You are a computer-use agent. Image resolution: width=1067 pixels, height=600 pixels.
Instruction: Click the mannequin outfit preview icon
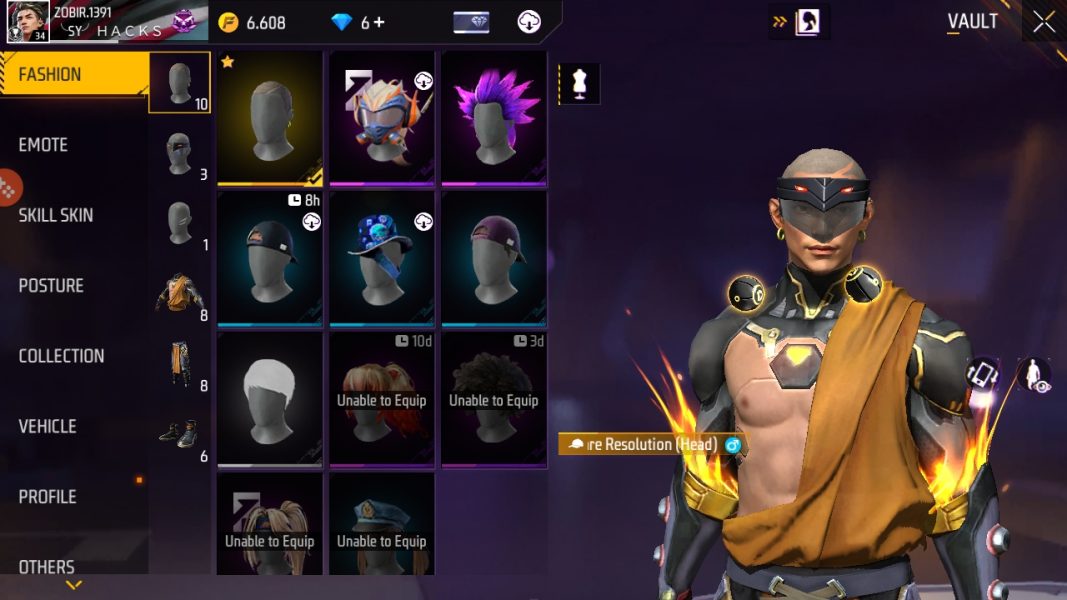coord(579,83)
